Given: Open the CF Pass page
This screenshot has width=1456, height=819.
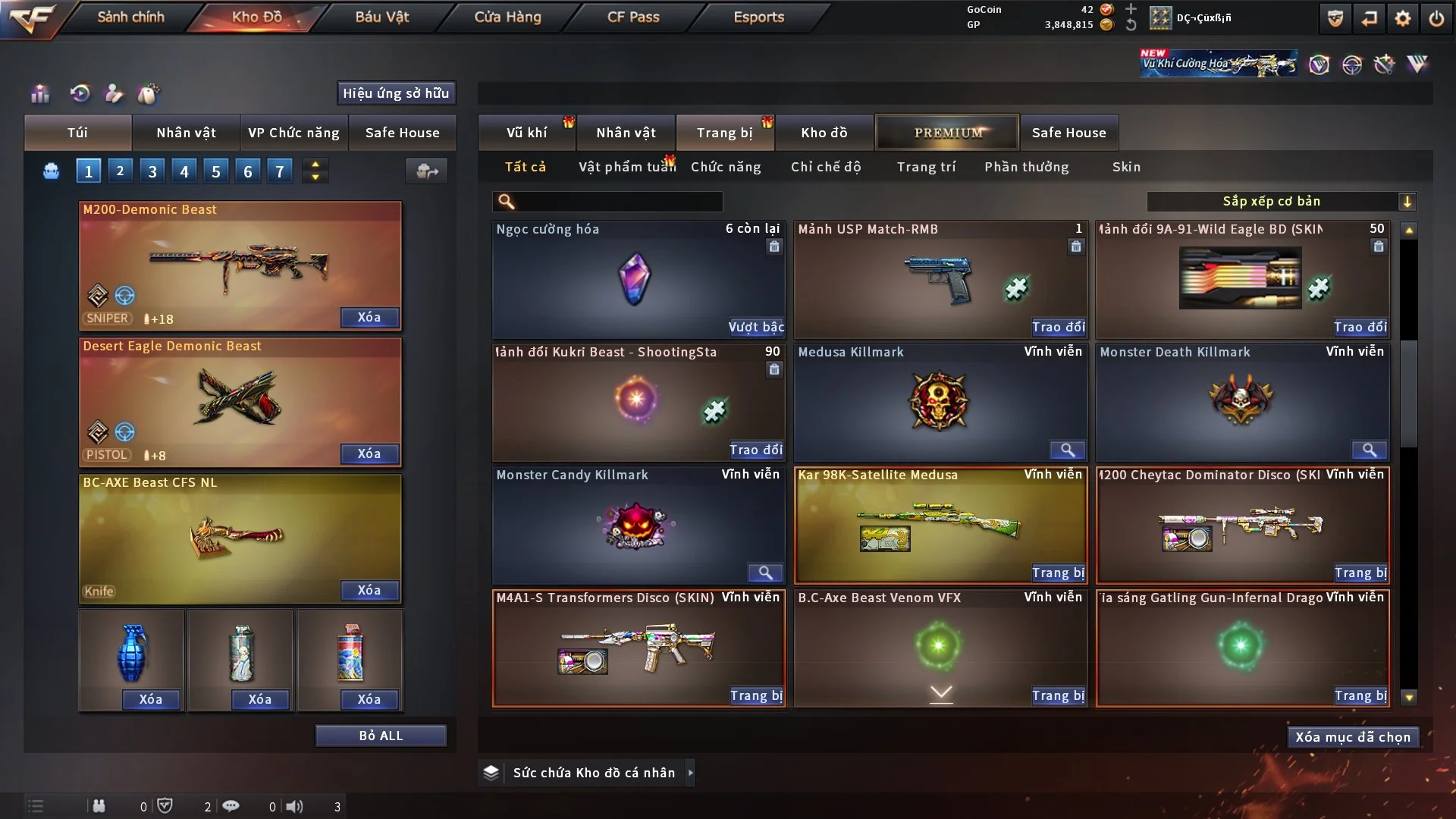Looking at the screenshot, I should [x=633, y=17].
